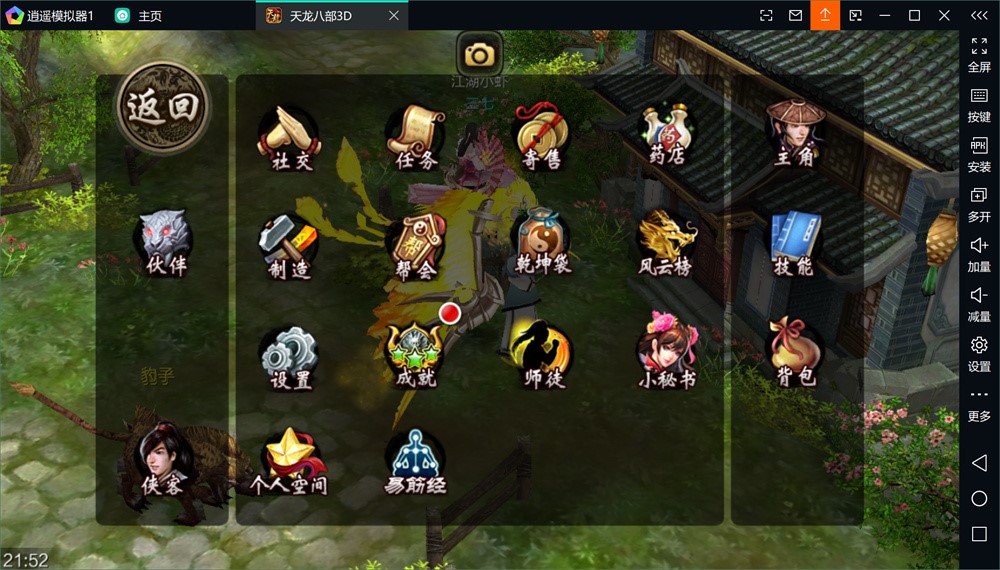Open the 任务 quest scroll

point(417,138)
